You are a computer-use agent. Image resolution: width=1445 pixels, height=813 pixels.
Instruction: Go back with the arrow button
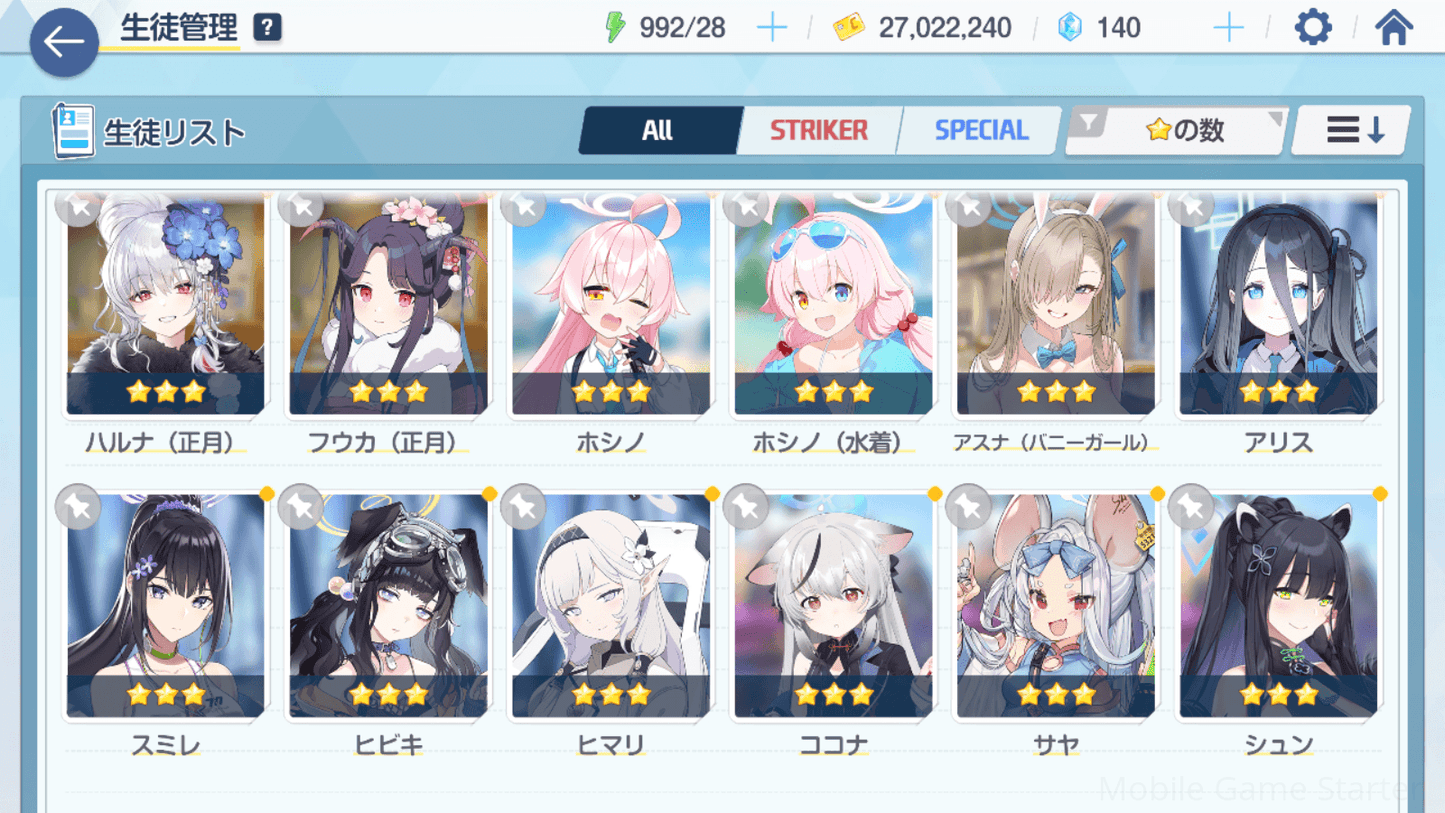(x=64, y=42)
